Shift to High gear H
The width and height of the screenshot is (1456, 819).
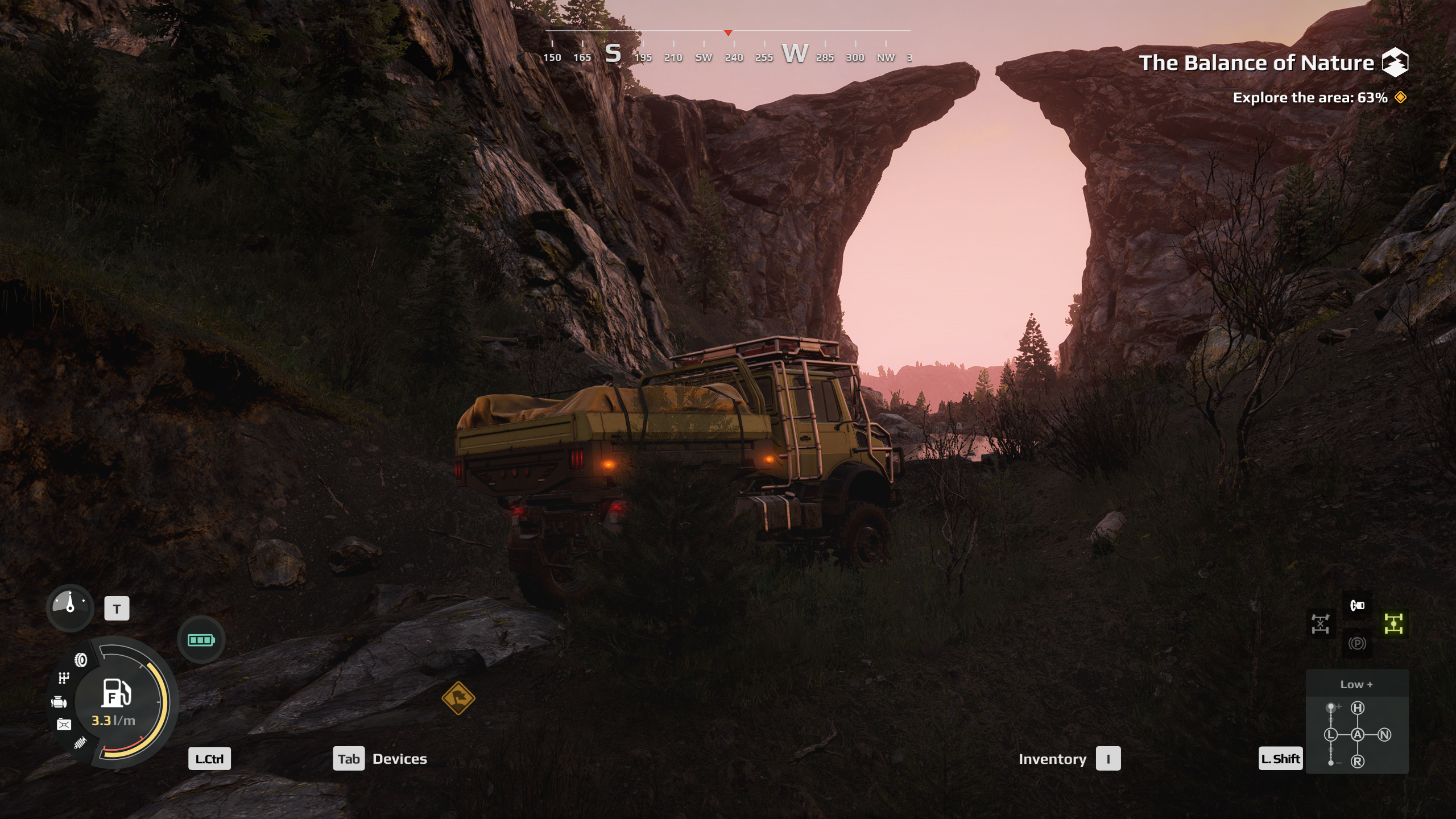coord(1358,708)
